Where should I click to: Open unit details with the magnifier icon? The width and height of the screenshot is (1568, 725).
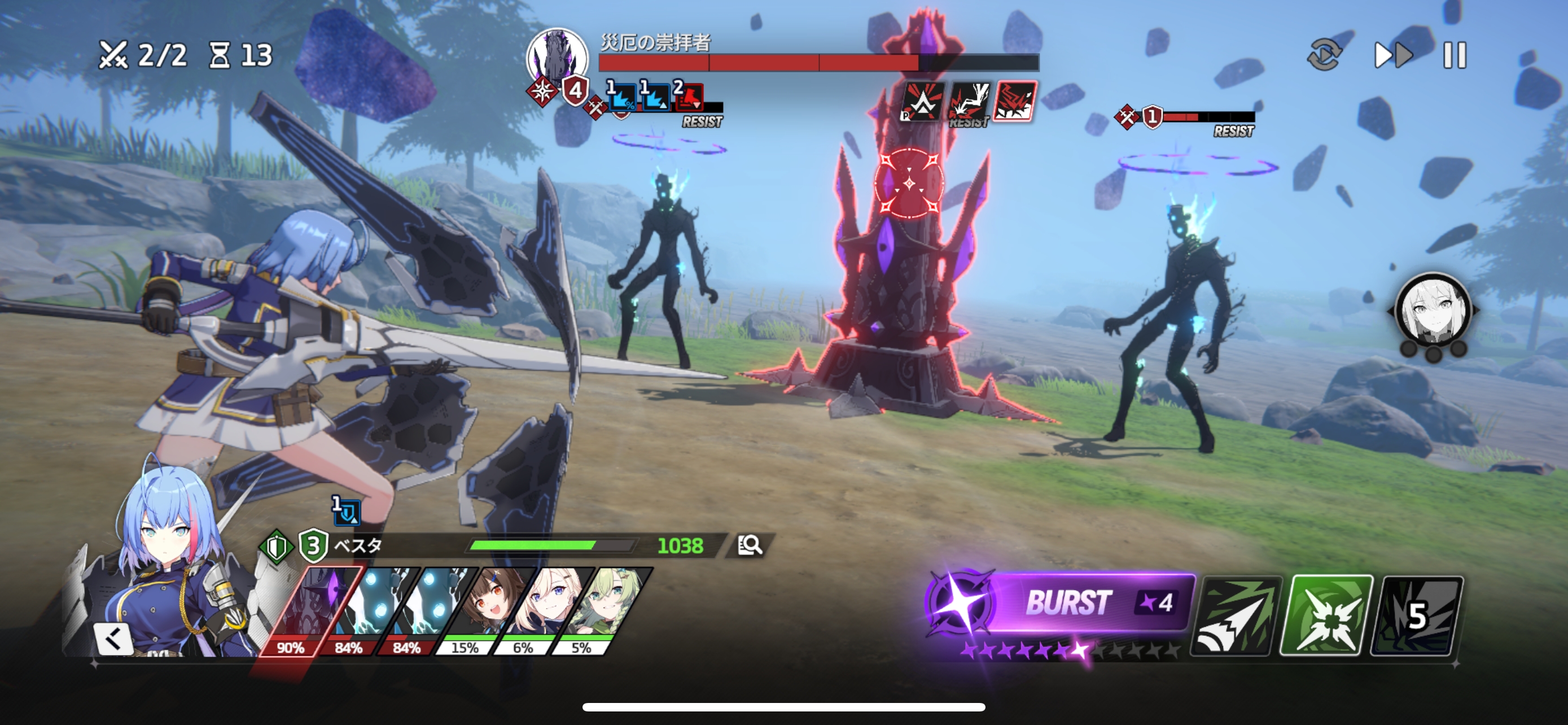tap(750, 545)
